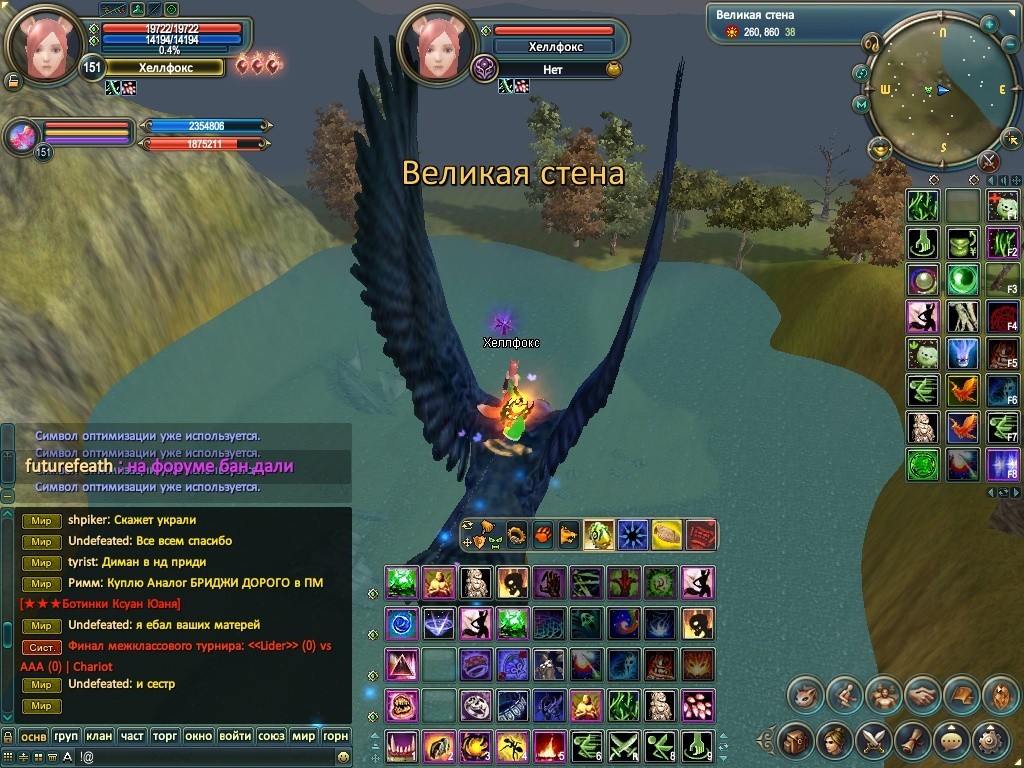Open the chat emoji smiley picker
The height and width of the screenshot is (768, 1024).
pos(344,758)
